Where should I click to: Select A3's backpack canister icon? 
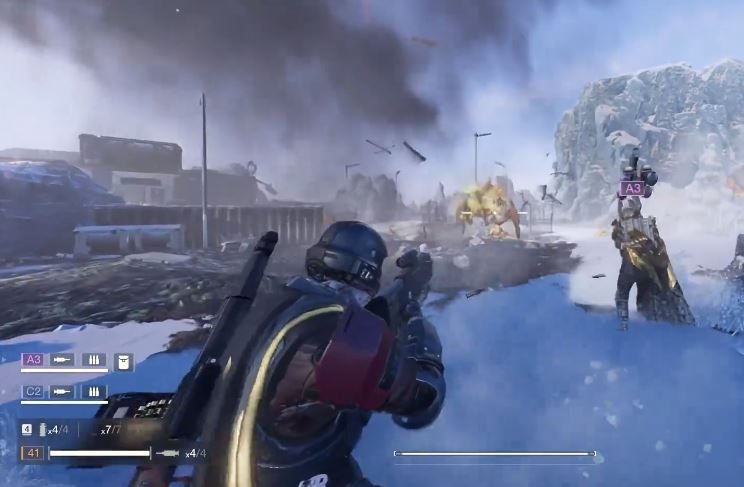pyautogui.click(x=124, y=361)
